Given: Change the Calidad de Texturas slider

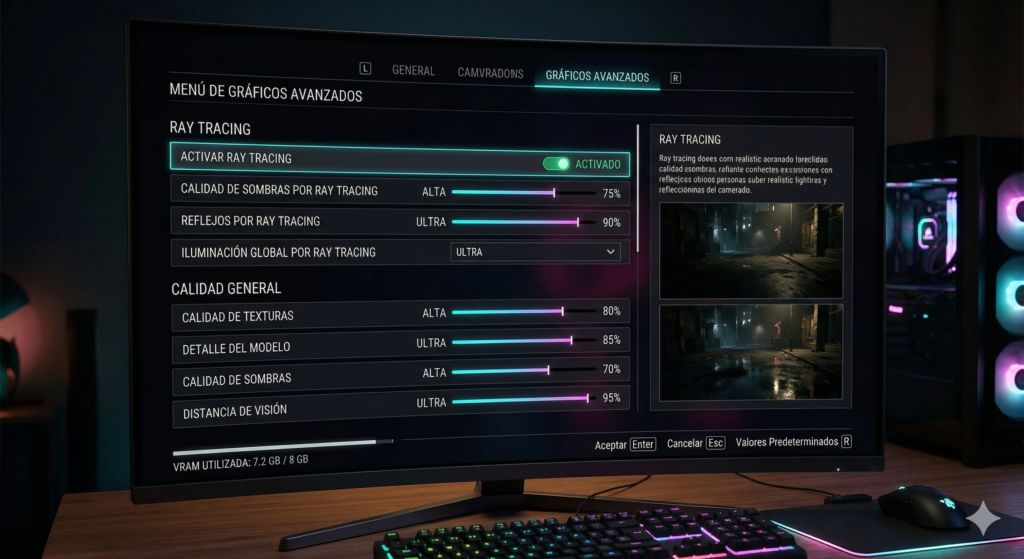Looking at the screenshot, I should click(562, 312).
